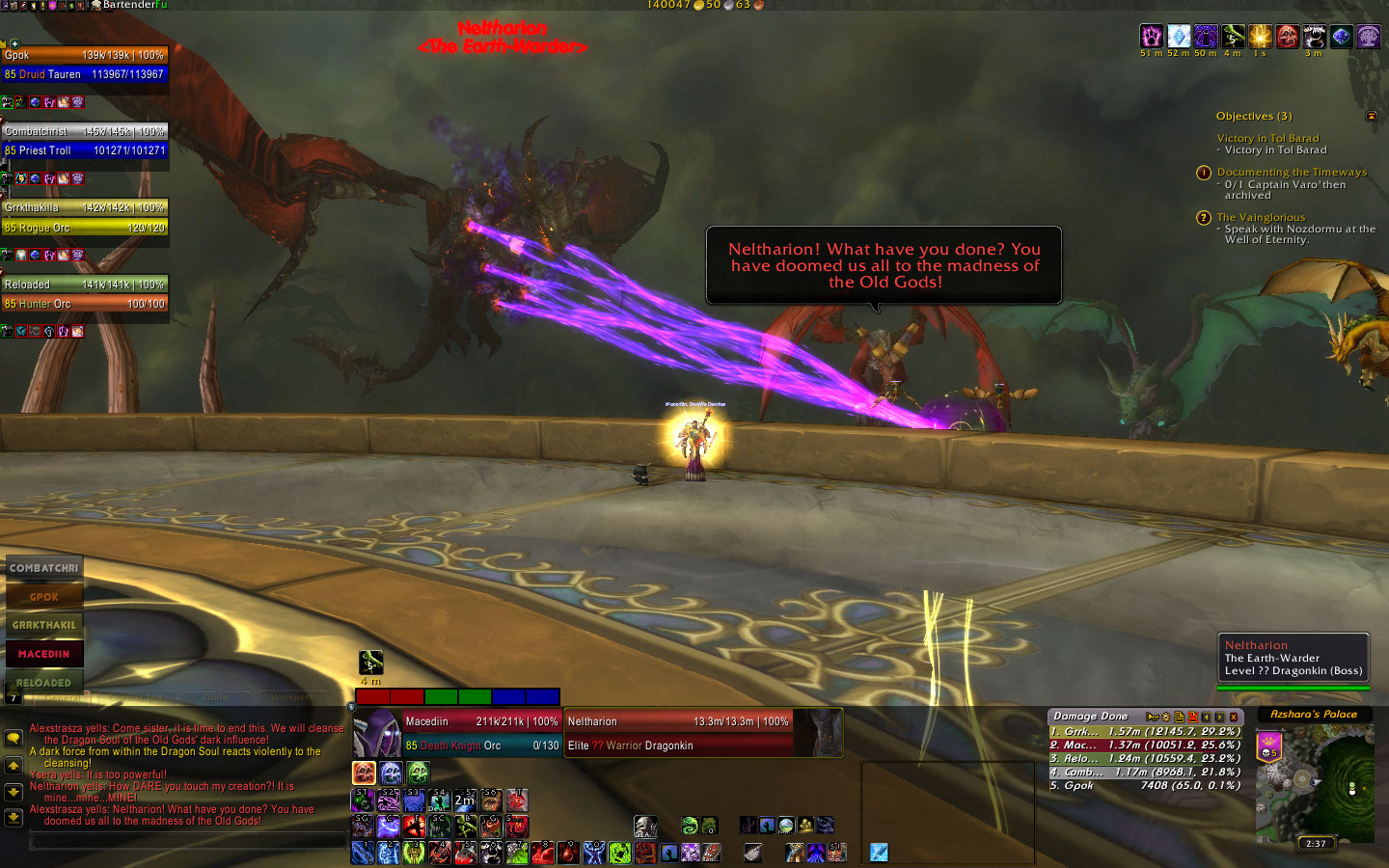Jump chat to bottom with arrow button

(14, 817)
